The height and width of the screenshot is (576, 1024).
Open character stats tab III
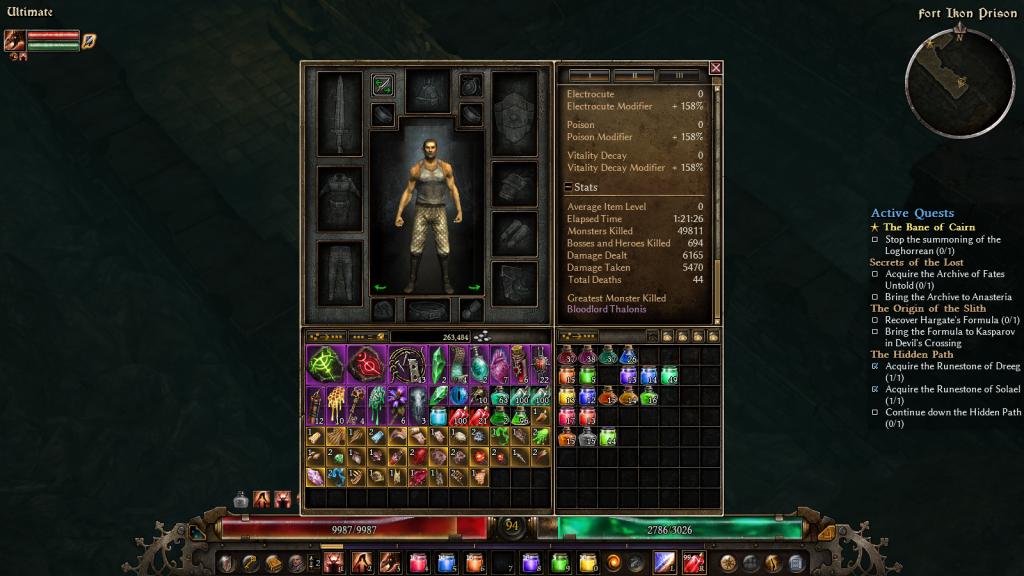pyautogui.click(x=680, y=76)
